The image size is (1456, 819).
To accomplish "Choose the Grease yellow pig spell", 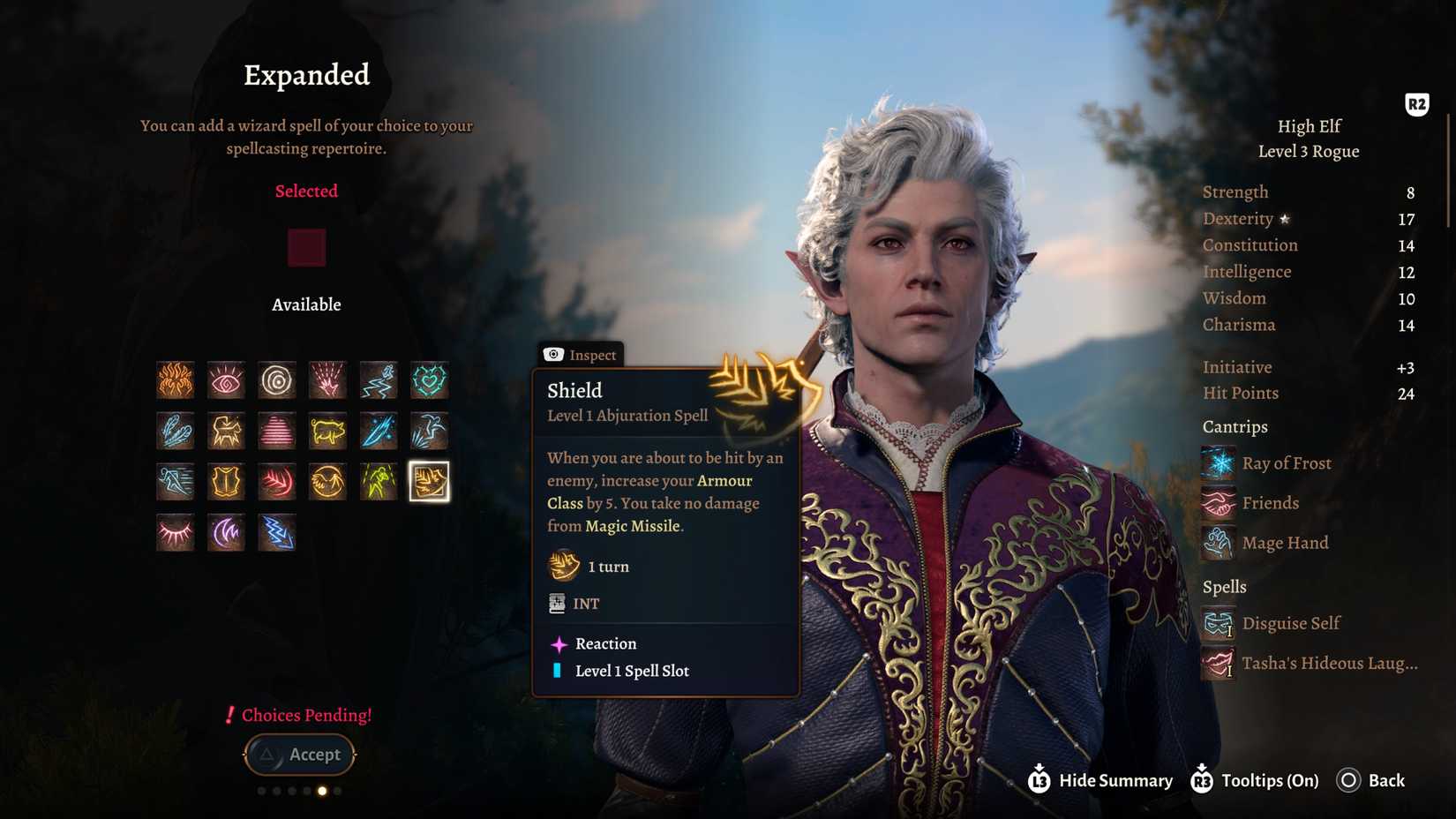I will (327, 432).
